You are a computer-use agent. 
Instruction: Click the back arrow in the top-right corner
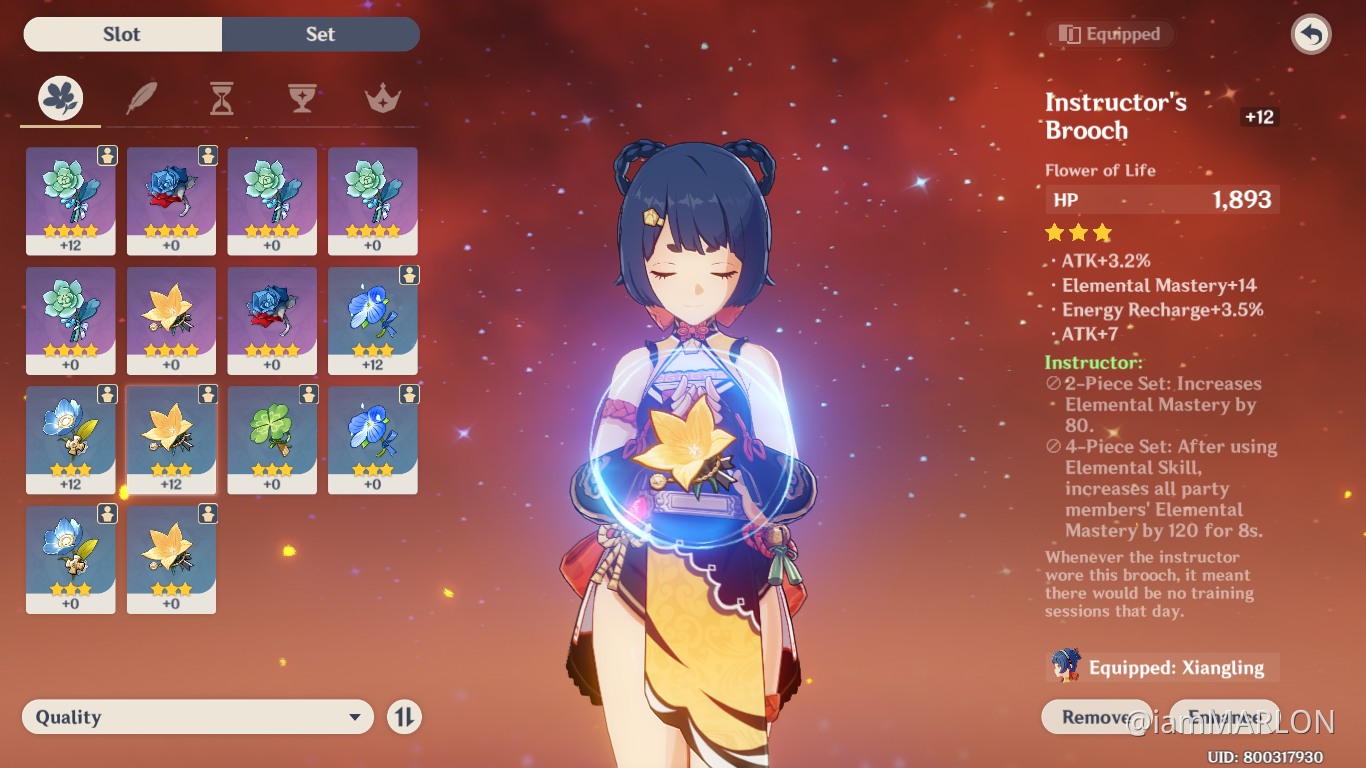1310,34
